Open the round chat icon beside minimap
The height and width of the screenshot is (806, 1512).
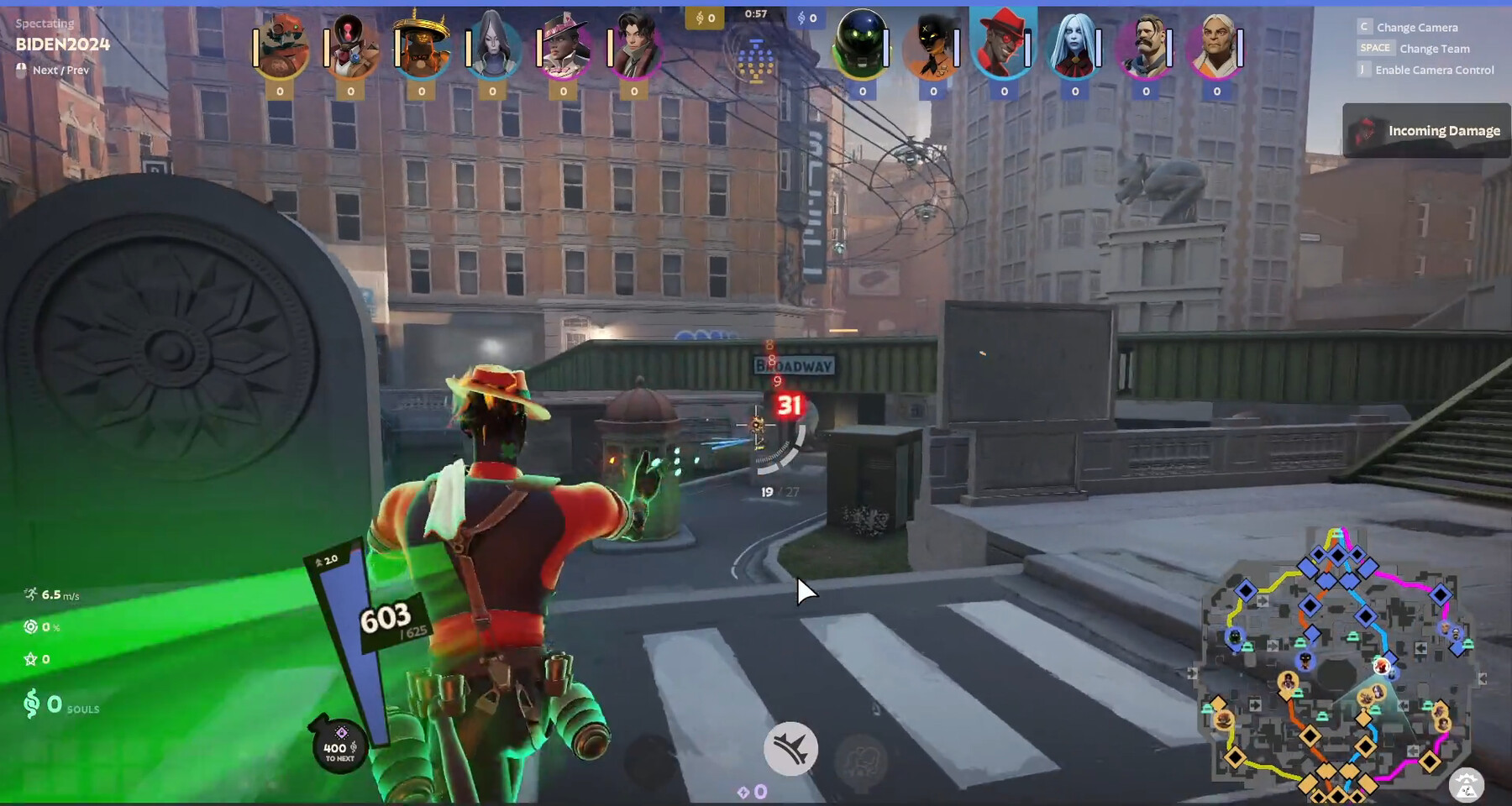[x=1467, y=786]
